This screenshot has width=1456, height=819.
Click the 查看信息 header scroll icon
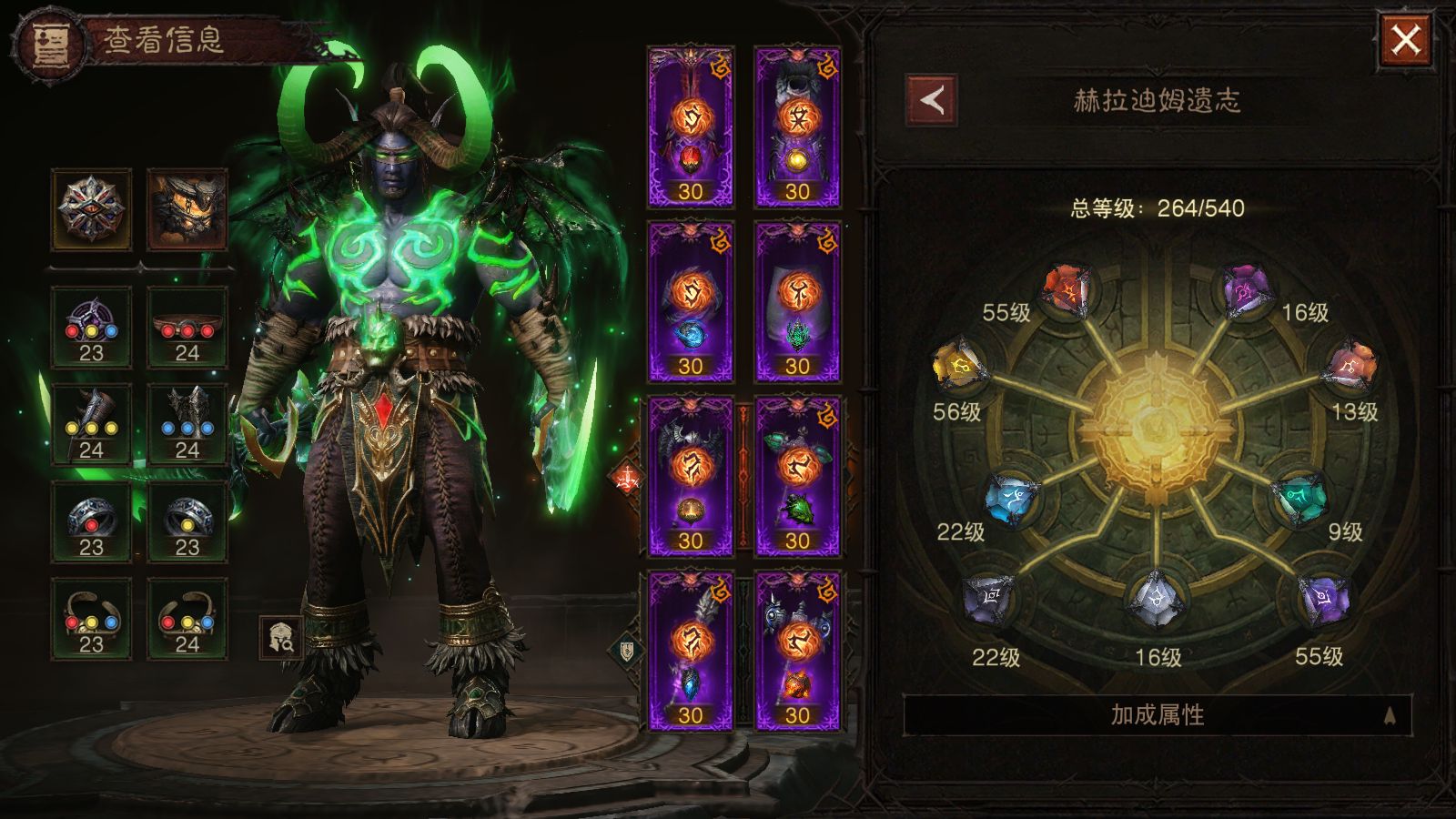pos(48,43)
